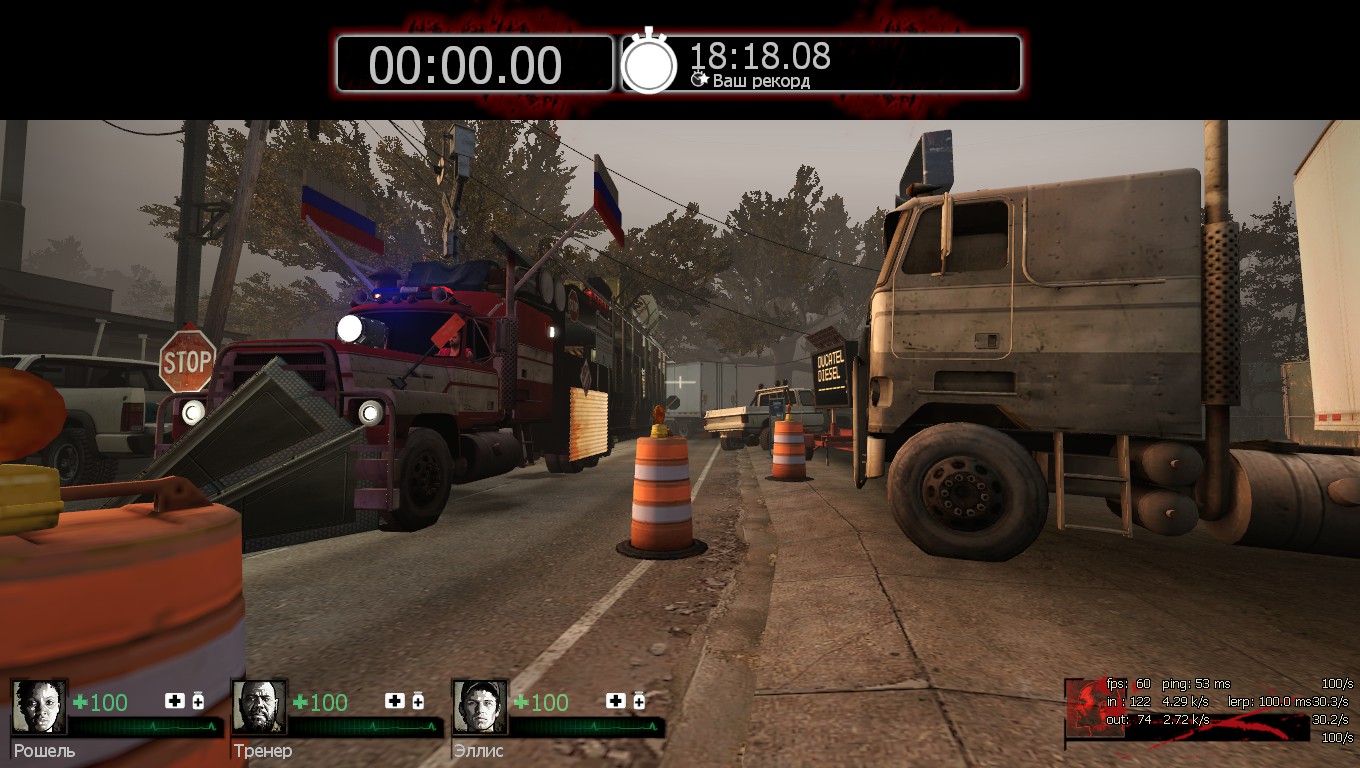This screenshot has width=1360, height=768.
Task: Click Рошель's first aid kit icon
Action: 175,701
